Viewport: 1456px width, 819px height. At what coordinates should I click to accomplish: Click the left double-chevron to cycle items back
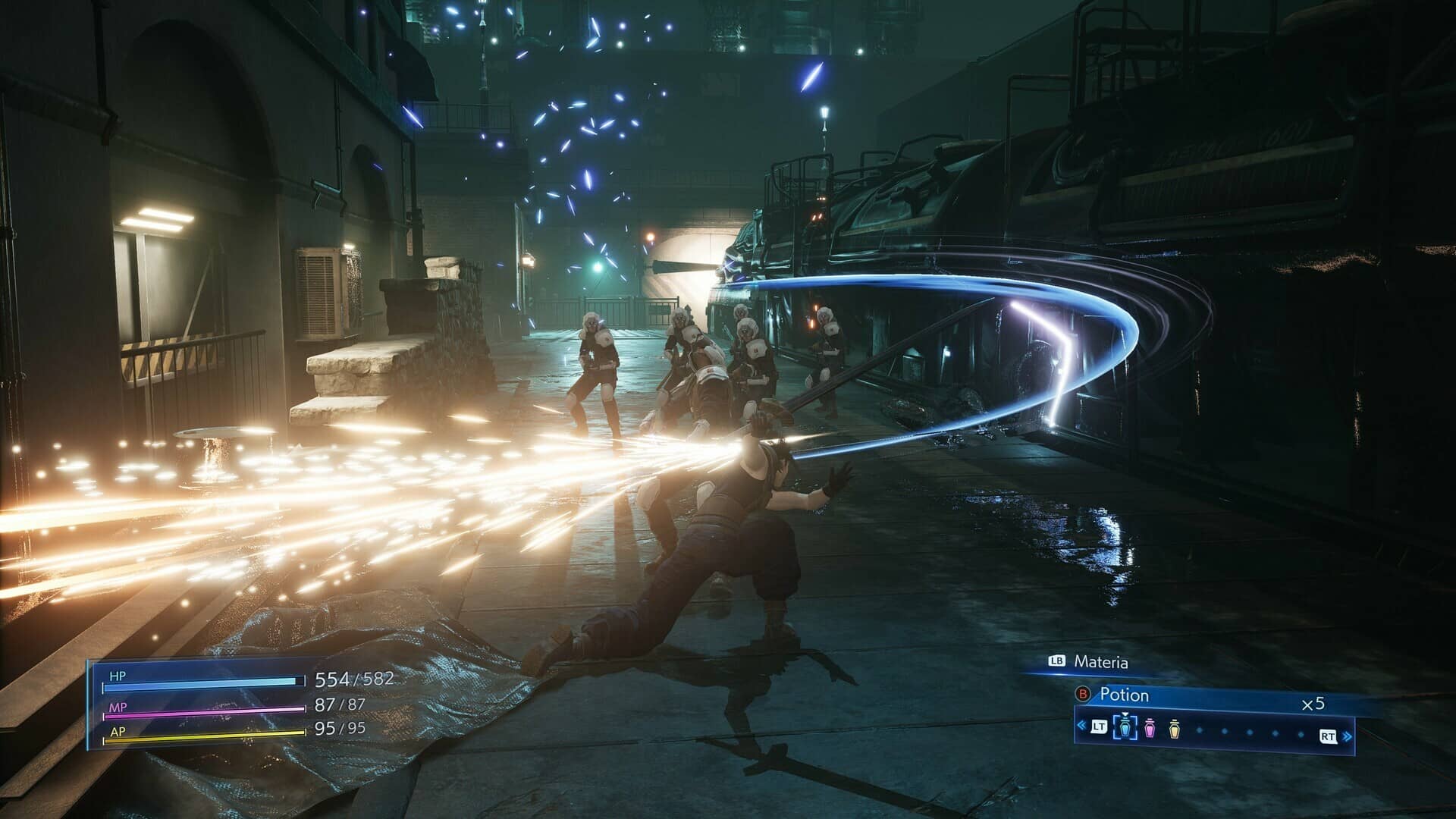pyautogui.click(x=1081, y=726)
